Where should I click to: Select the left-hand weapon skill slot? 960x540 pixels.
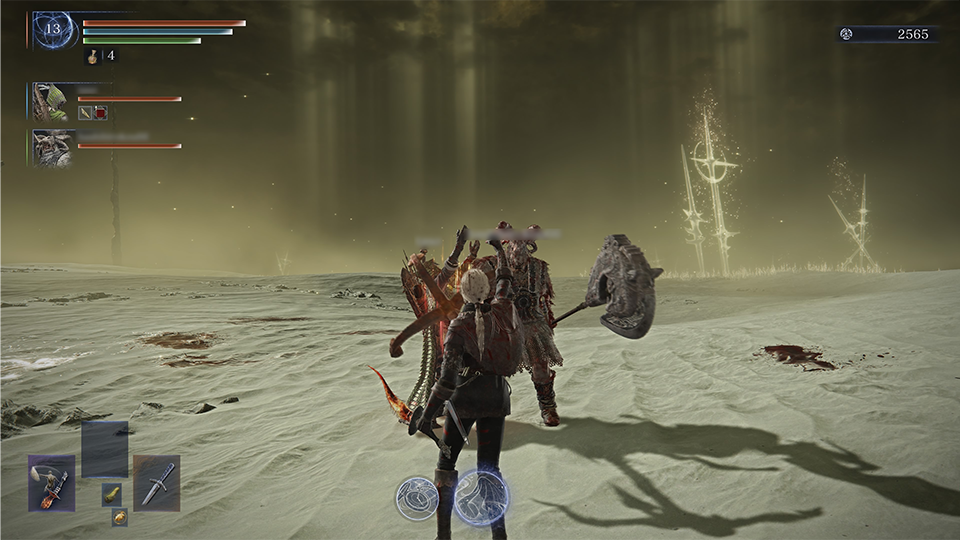[52, 483]
